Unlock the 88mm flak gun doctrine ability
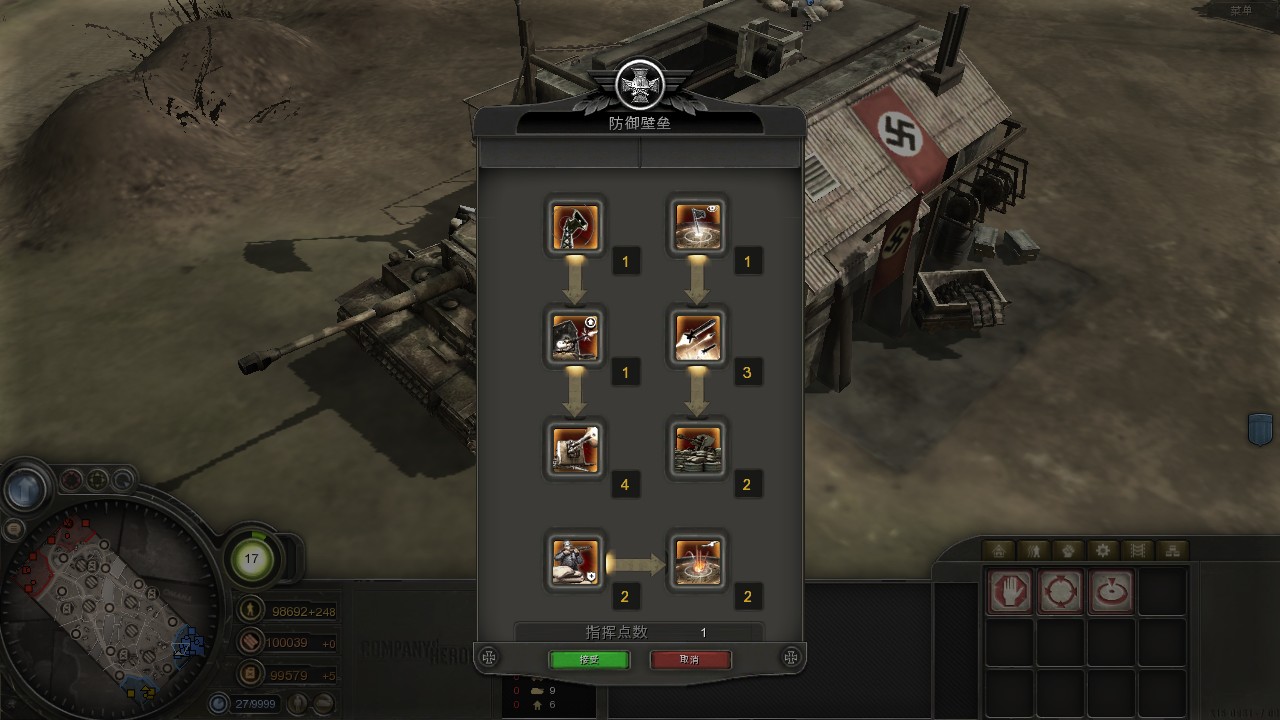 (575, 448)
